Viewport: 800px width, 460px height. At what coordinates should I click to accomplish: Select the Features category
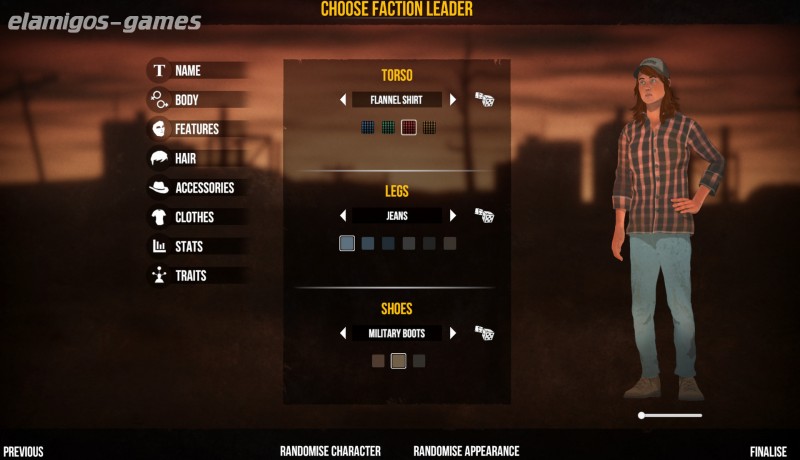tap(196, 129)
